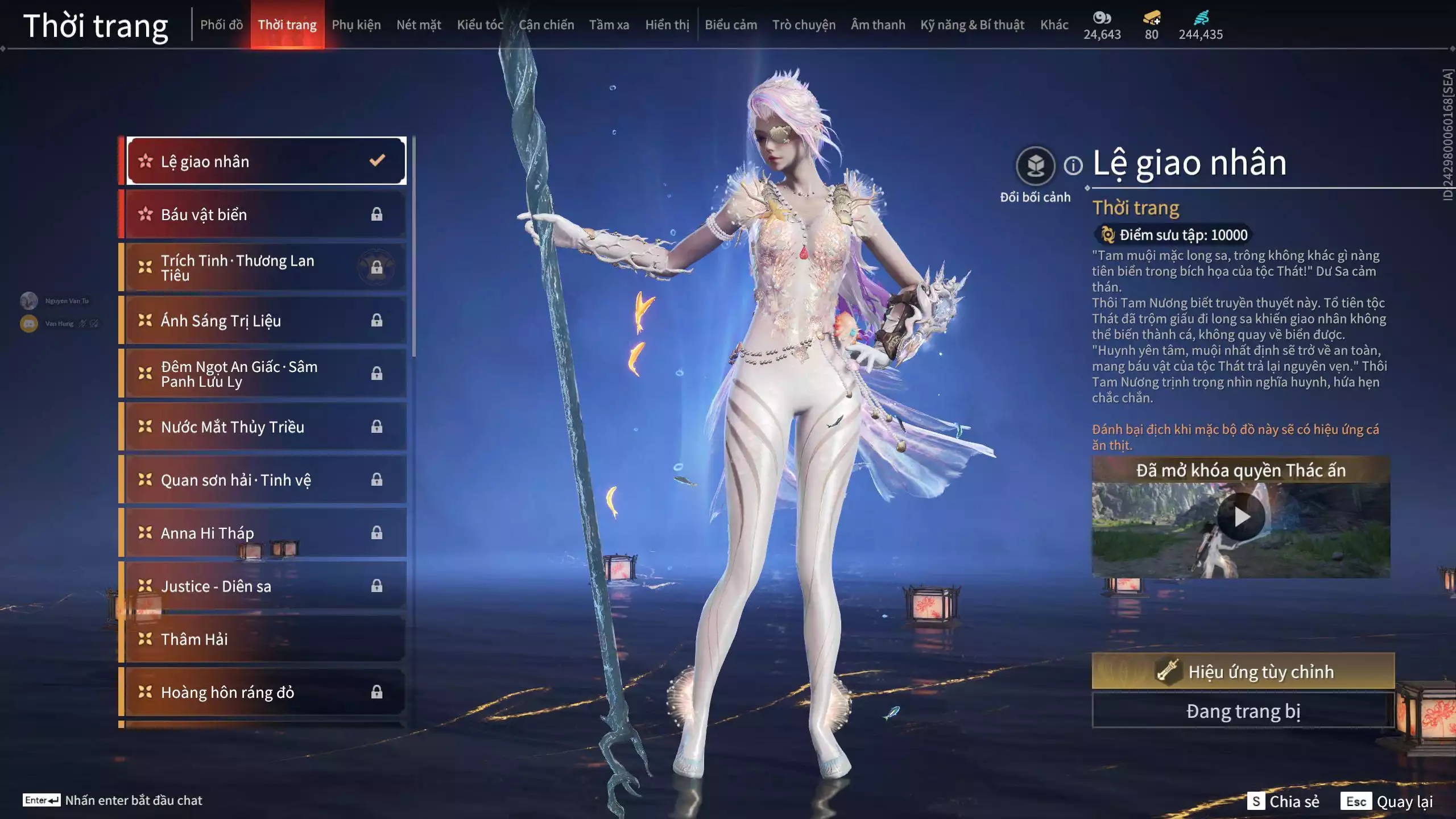
Task: Open the info icon beside outfit title
Action: pos(1073,166)
